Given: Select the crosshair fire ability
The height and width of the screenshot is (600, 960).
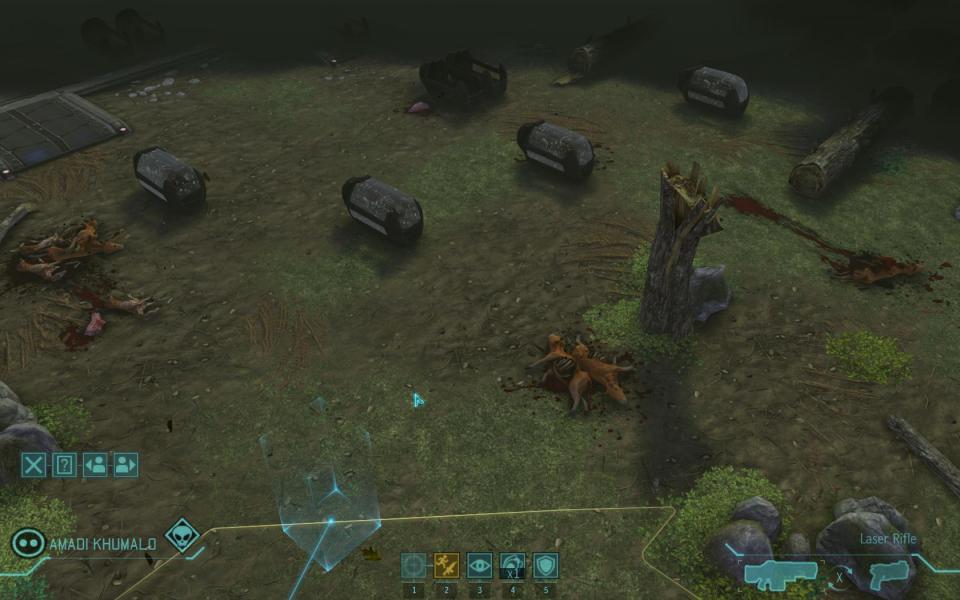Looking at the screenshot, I should click(414, 566).
